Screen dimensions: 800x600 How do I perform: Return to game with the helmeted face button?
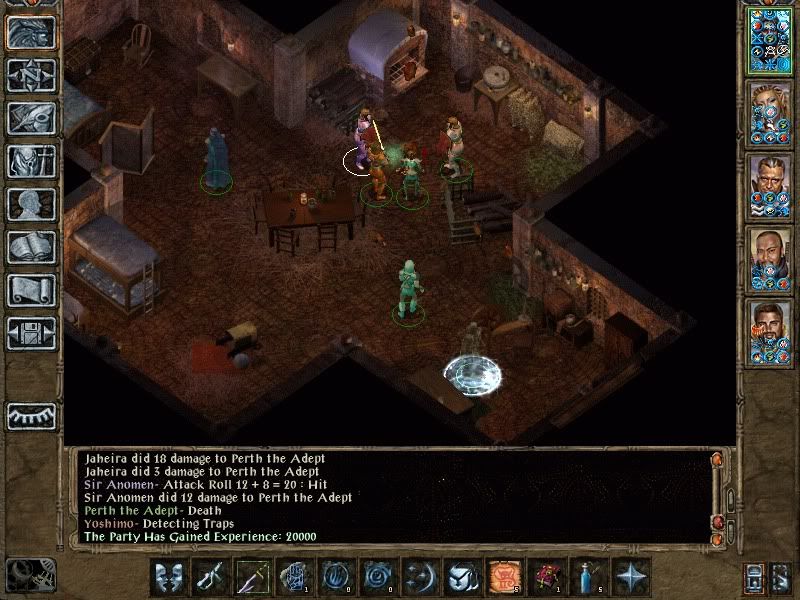31,32
